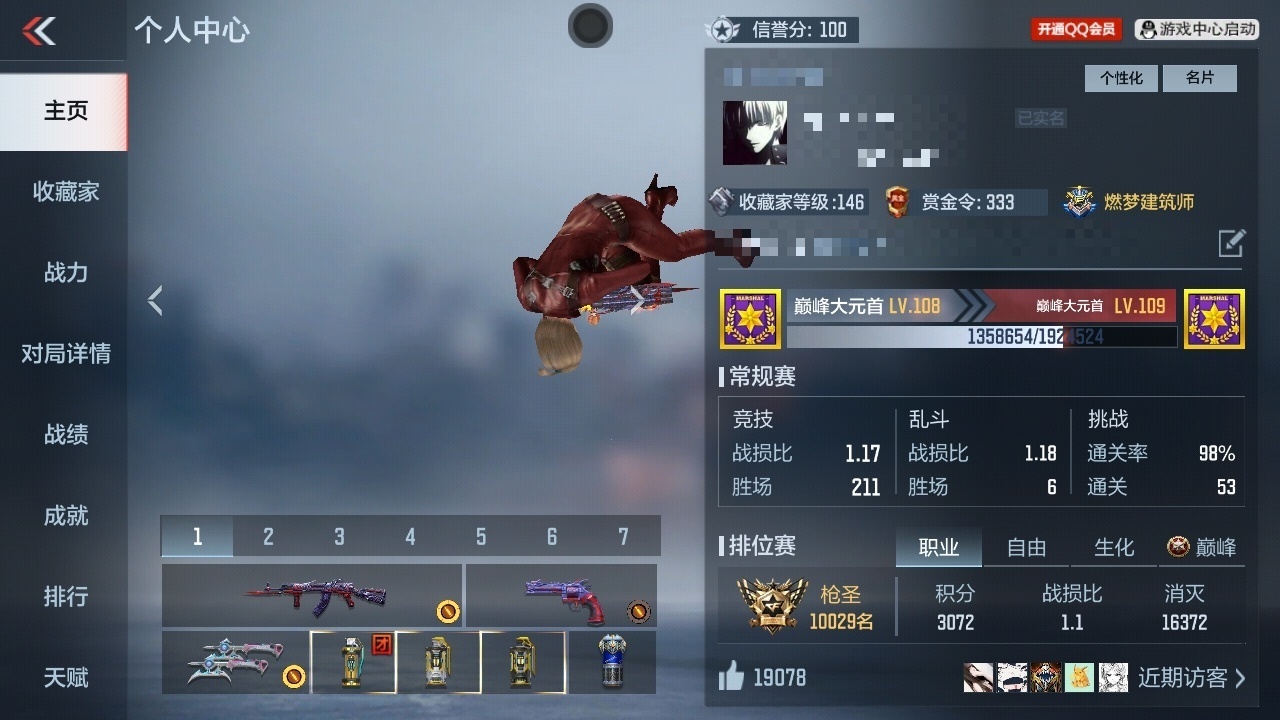Switch to the 自由 ranked tab
The image size is (1280, 720).
1025,548
